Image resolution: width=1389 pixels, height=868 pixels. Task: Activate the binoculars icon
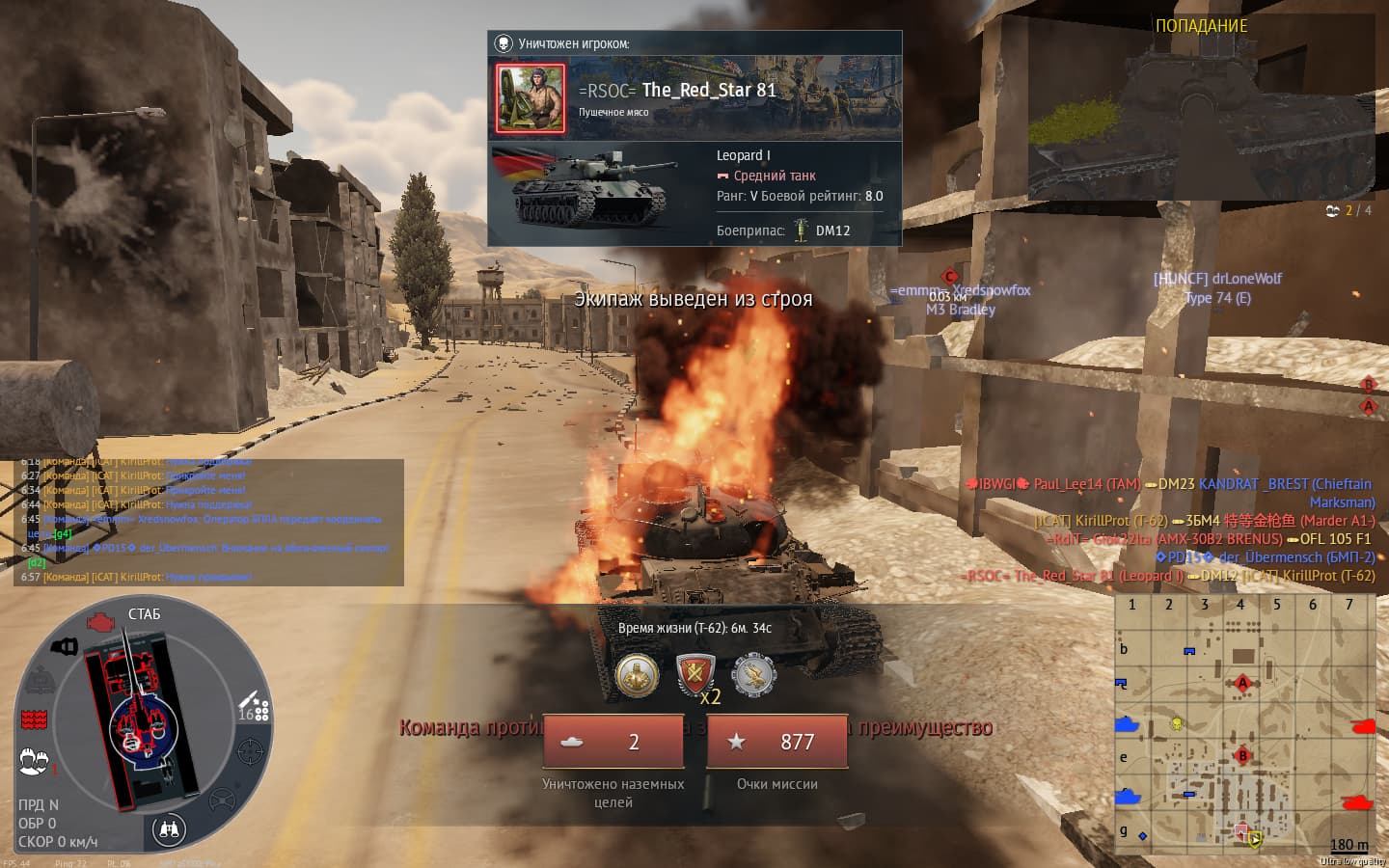[x=169, y=829]
